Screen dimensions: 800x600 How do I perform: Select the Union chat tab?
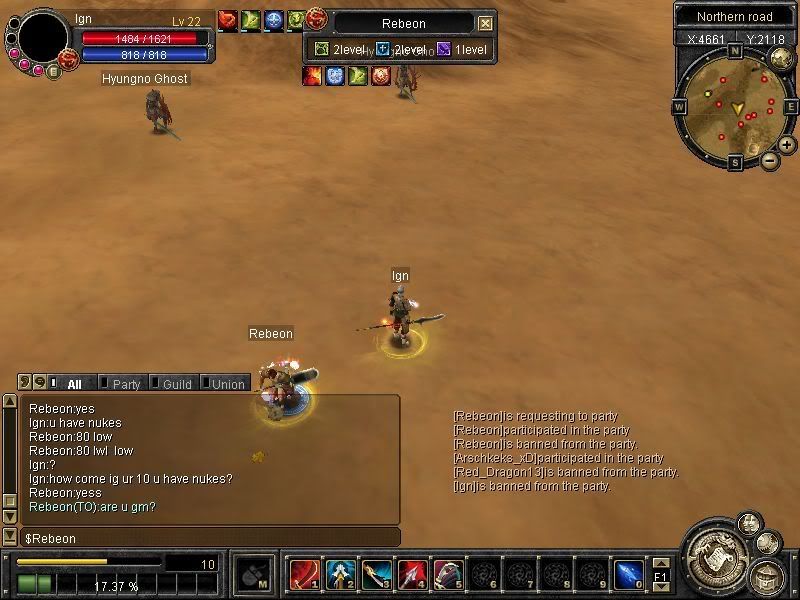click(x=227, y=384)
